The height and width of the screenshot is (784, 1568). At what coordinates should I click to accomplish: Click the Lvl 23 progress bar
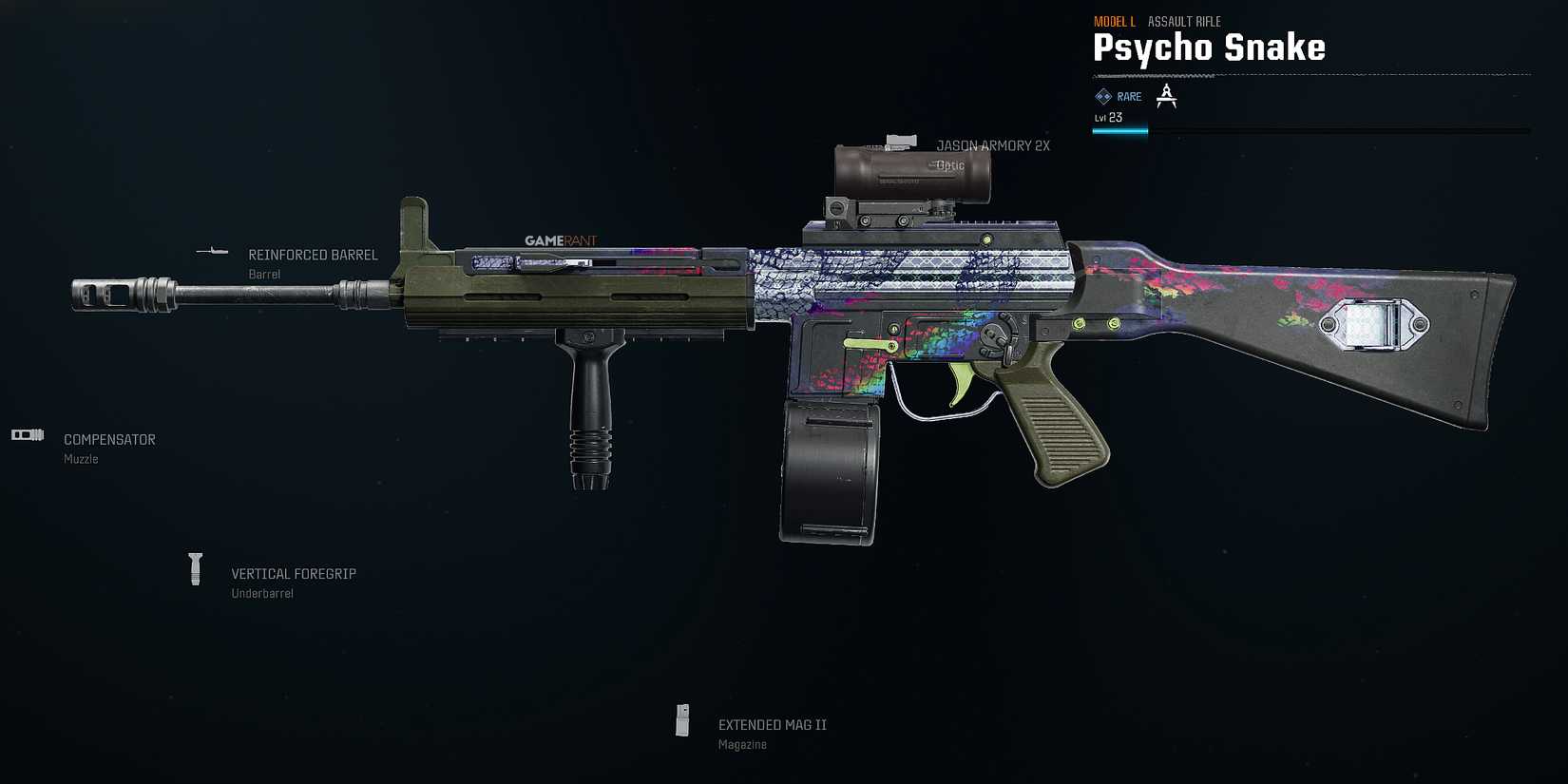pyautogui.click(x=1121, y=131)
